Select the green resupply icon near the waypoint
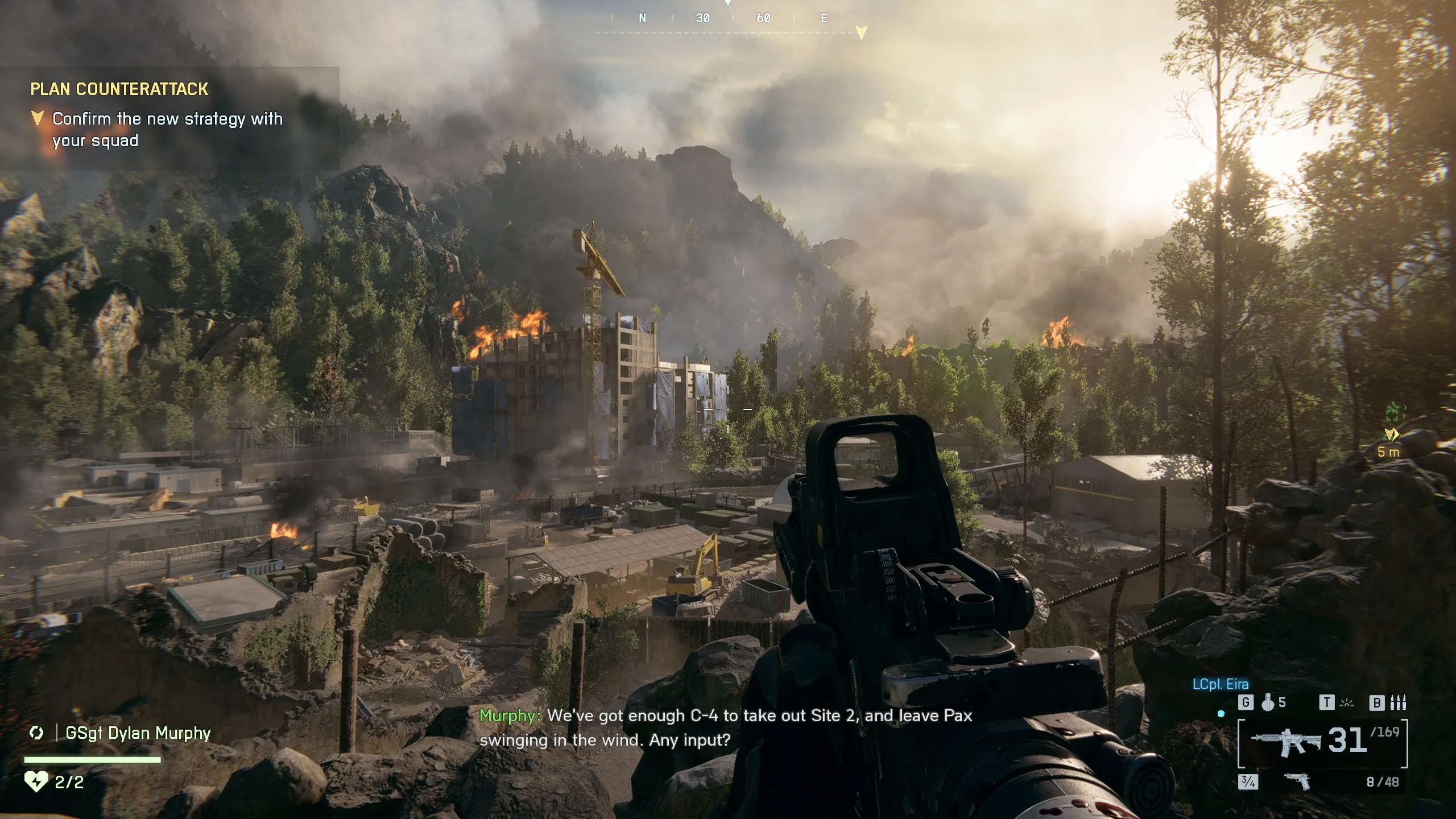This screenshot has height=819, width=1456. point(1392,411)
